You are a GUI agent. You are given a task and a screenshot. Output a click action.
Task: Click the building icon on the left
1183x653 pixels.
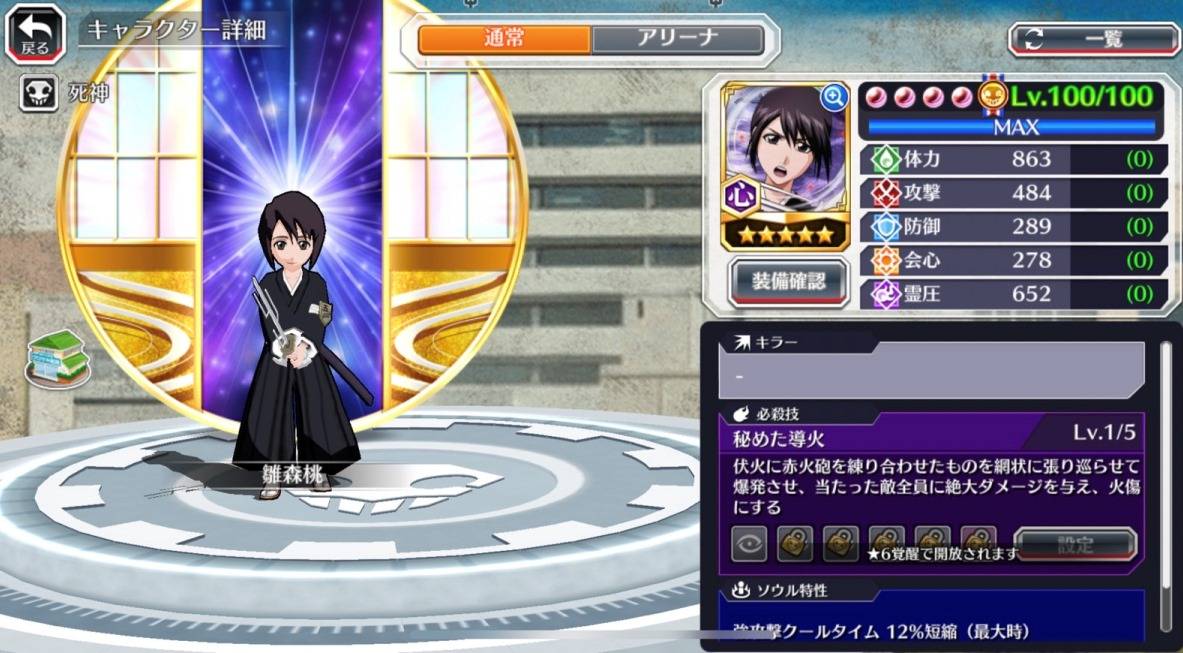tap(58, 357)
